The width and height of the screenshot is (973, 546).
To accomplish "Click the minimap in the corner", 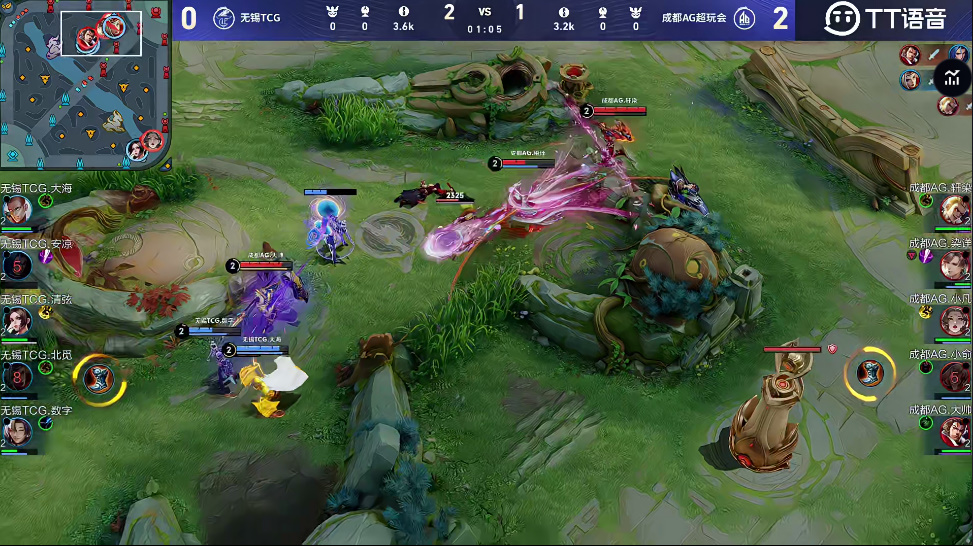I will pyautogui.click(x=84, y=83).
